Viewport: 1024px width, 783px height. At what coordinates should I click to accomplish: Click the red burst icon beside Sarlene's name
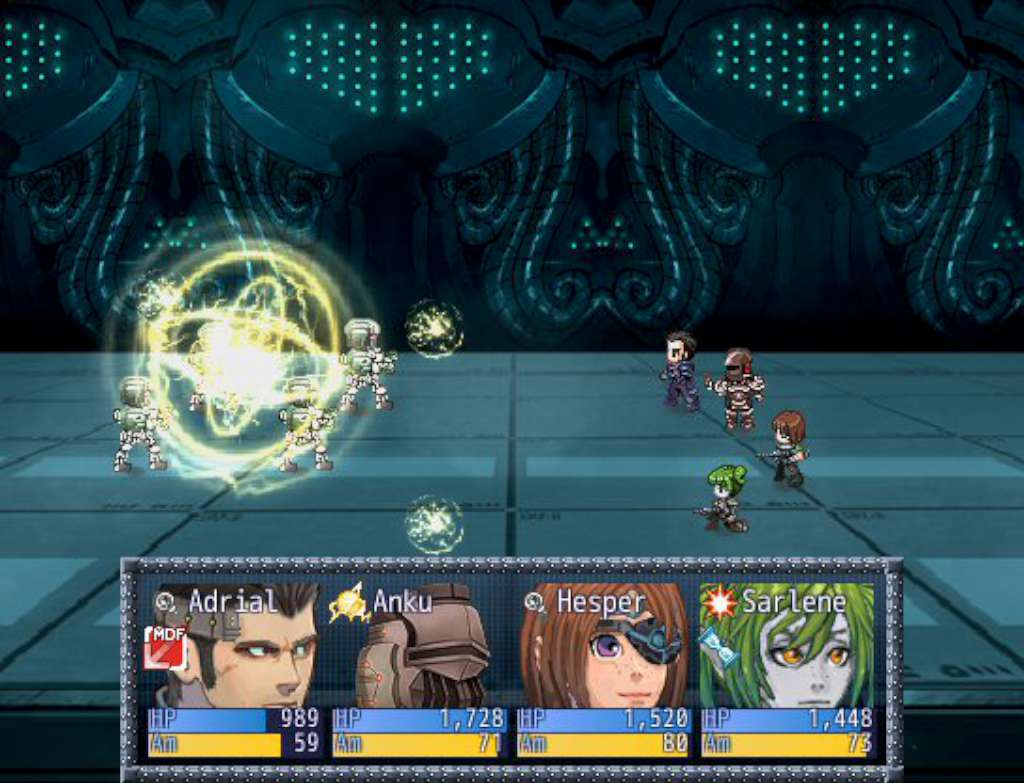(720, 602)
